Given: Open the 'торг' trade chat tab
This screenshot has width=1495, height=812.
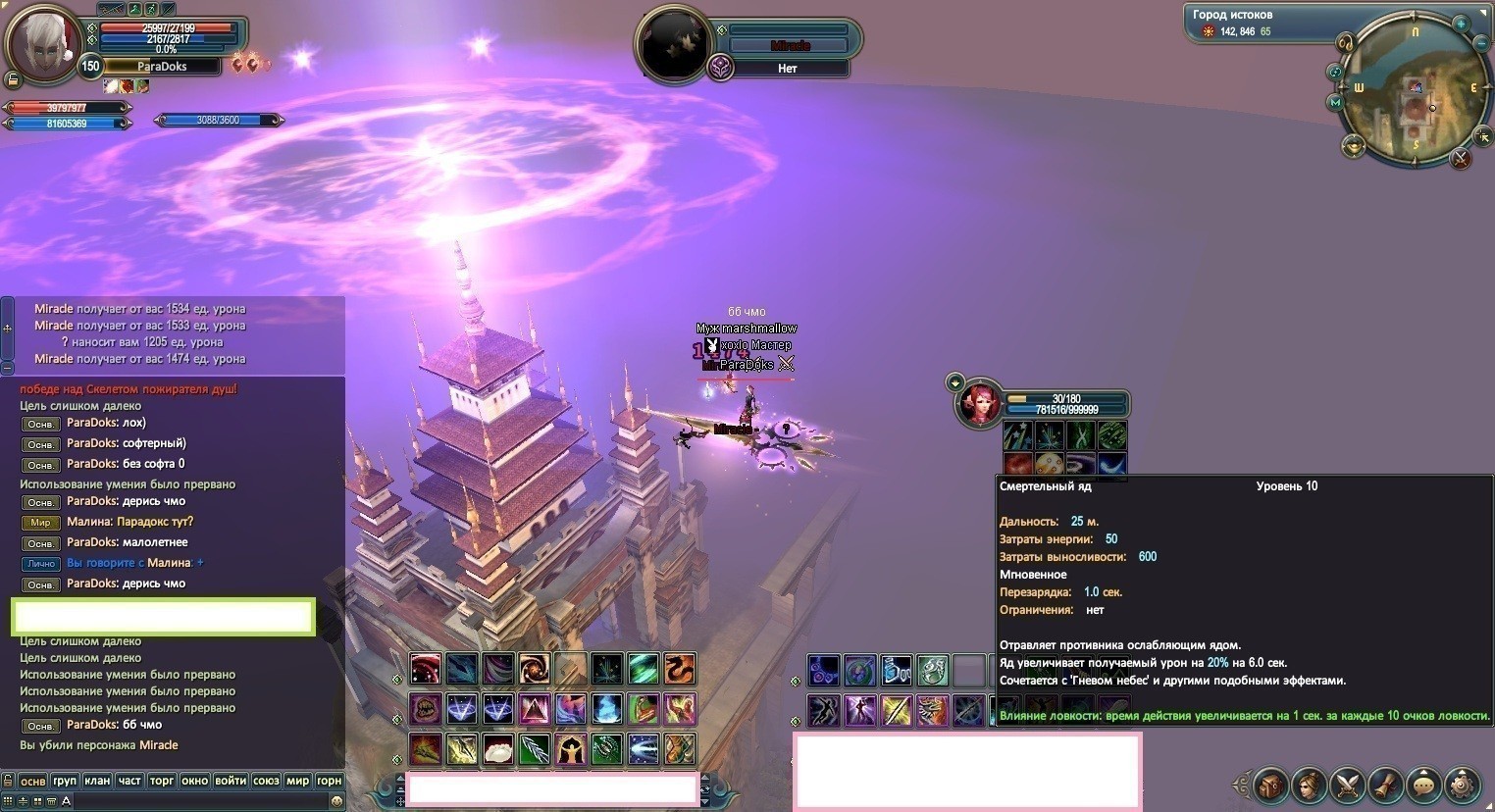Looking at the screenshot, I should click(162, 781).
